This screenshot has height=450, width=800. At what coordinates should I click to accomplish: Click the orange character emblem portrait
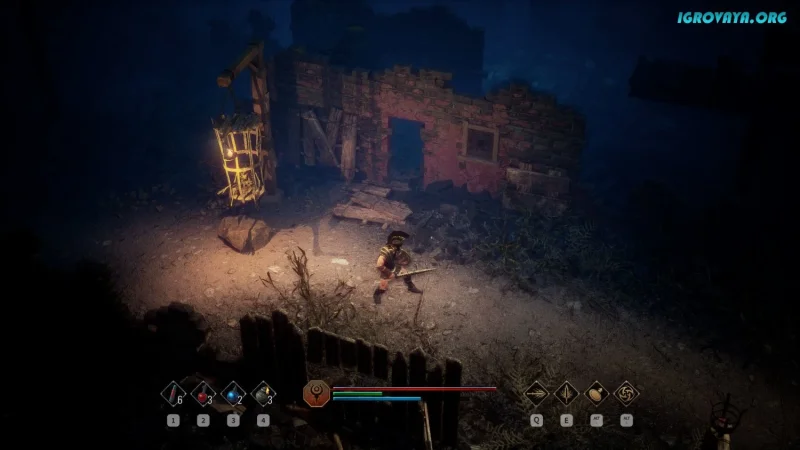pos(315,393)
